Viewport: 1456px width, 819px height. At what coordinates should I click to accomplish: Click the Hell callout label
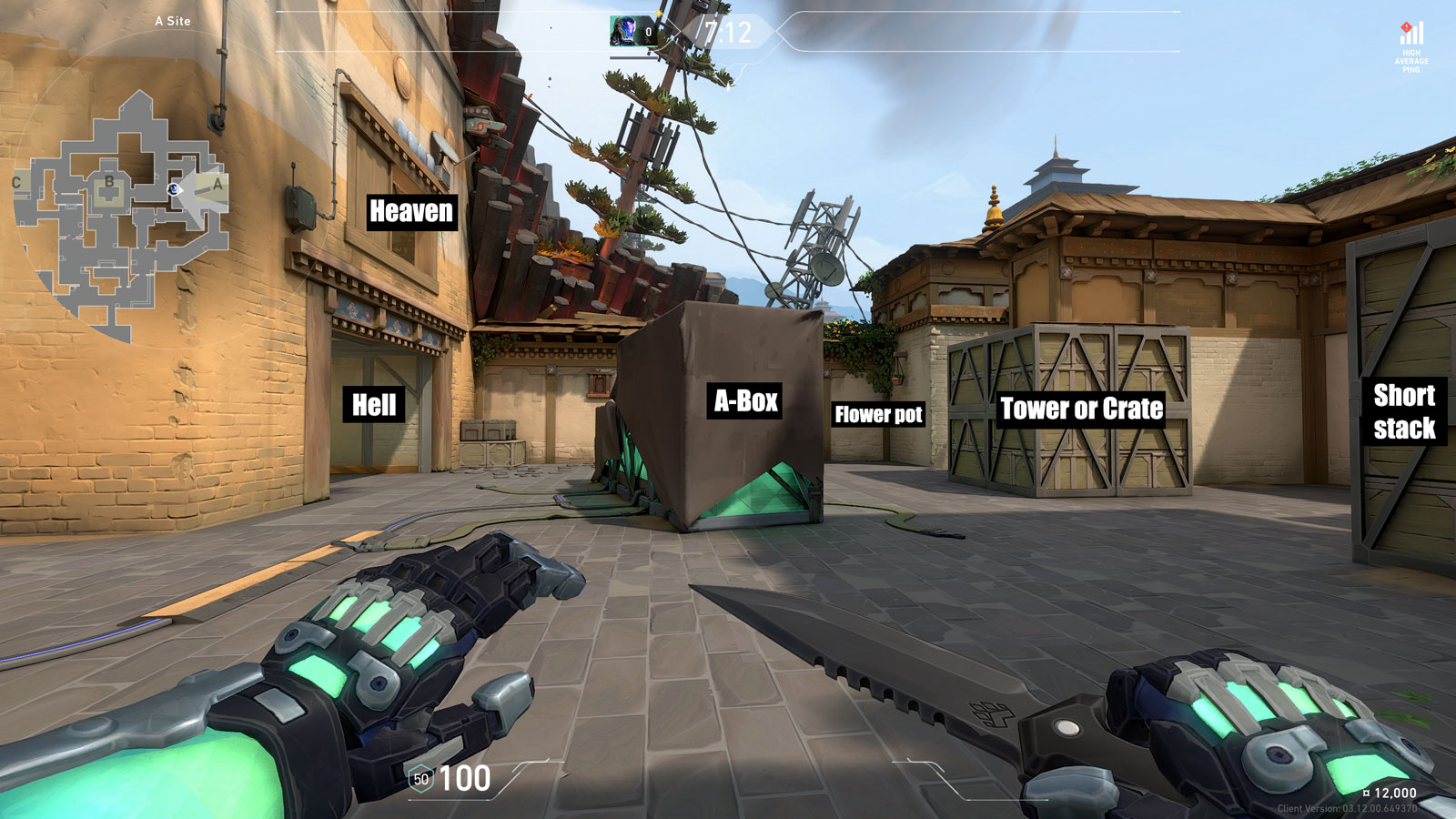374,406
